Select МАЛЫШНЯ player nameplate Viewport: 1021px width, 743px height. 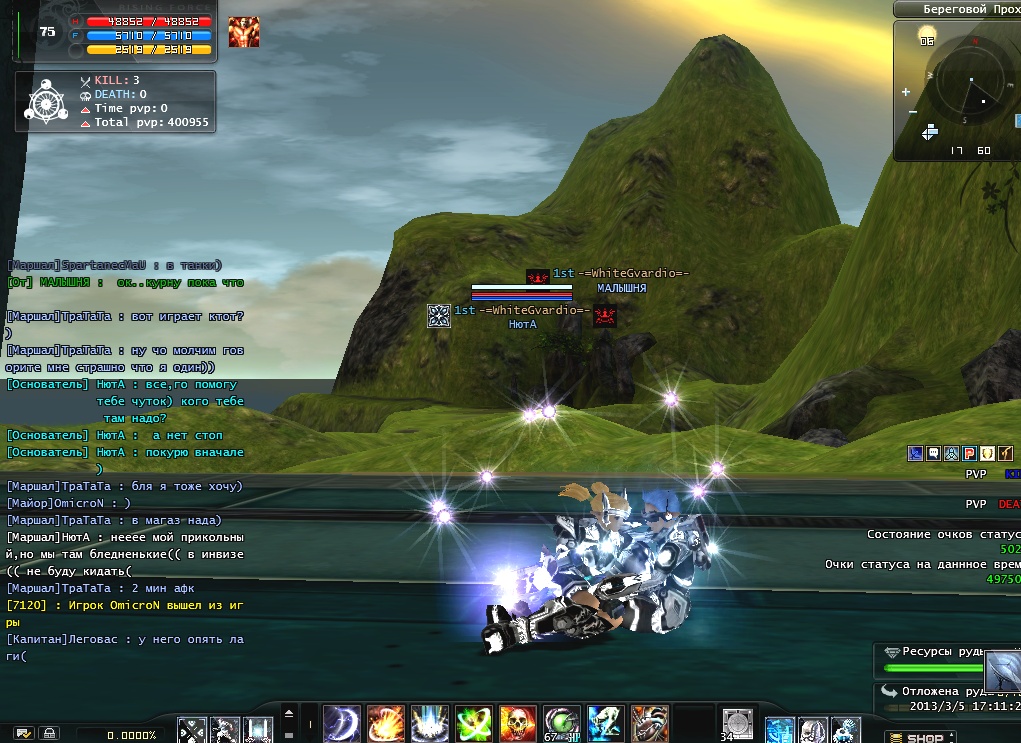coord(621,288)
